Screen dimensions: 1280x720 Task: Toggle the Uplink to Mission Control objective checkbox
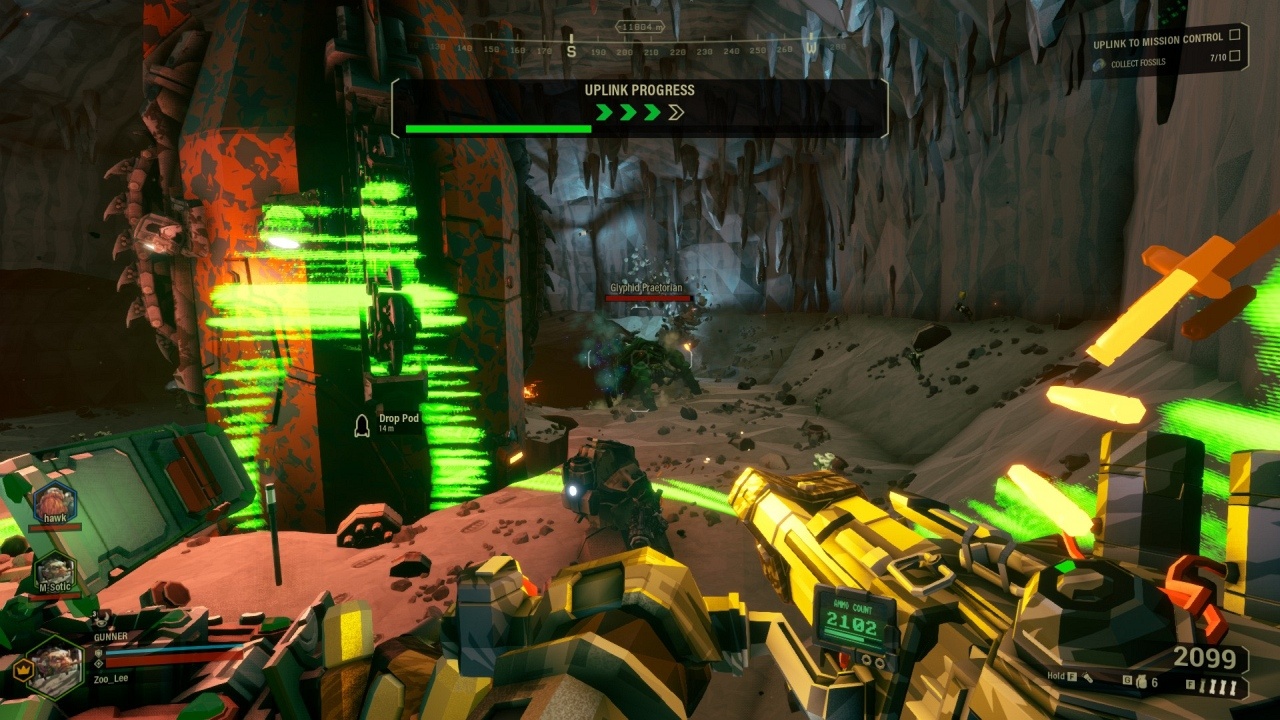pyautogui.click(x=1235, y=38)
